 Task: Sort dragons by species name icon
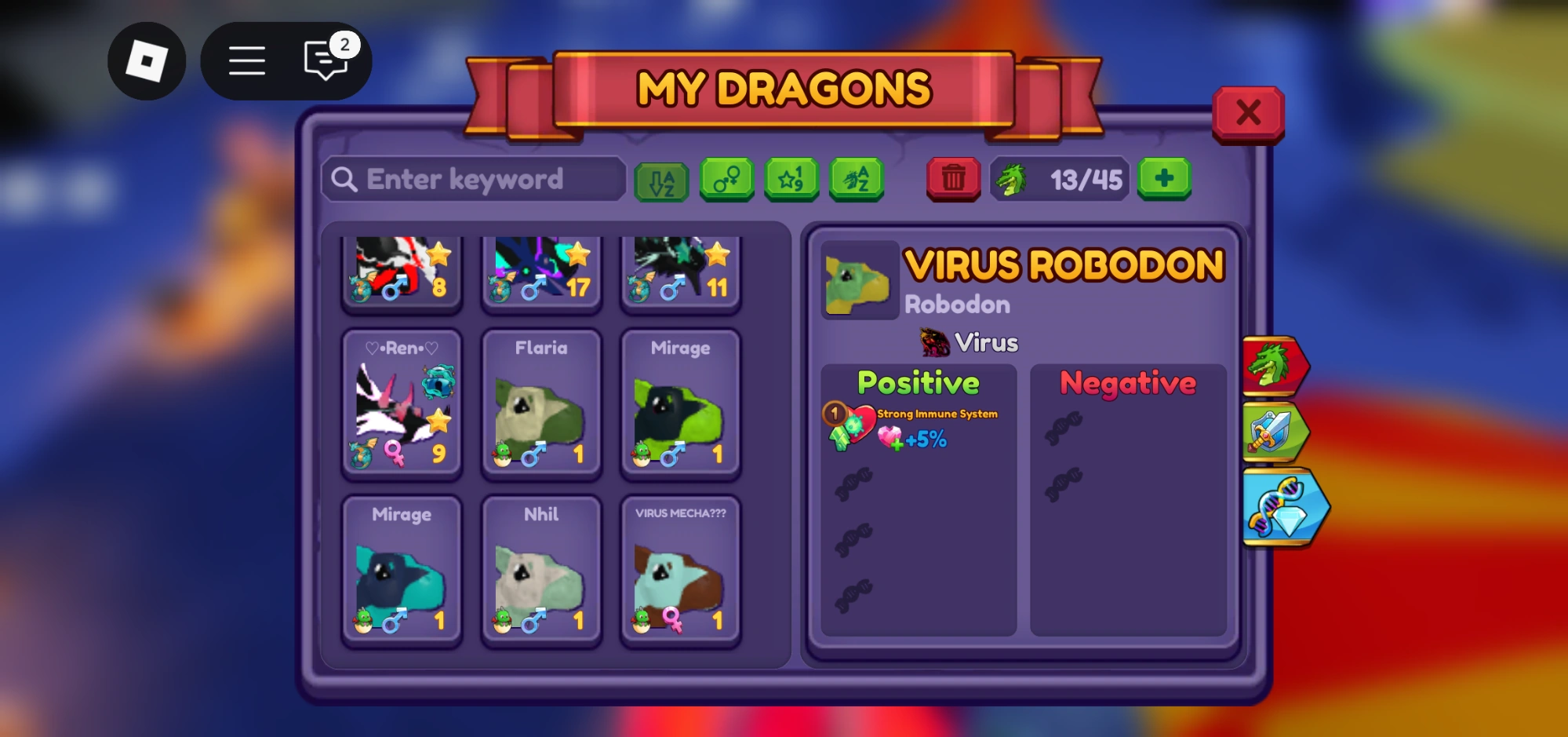coord(857,179)
